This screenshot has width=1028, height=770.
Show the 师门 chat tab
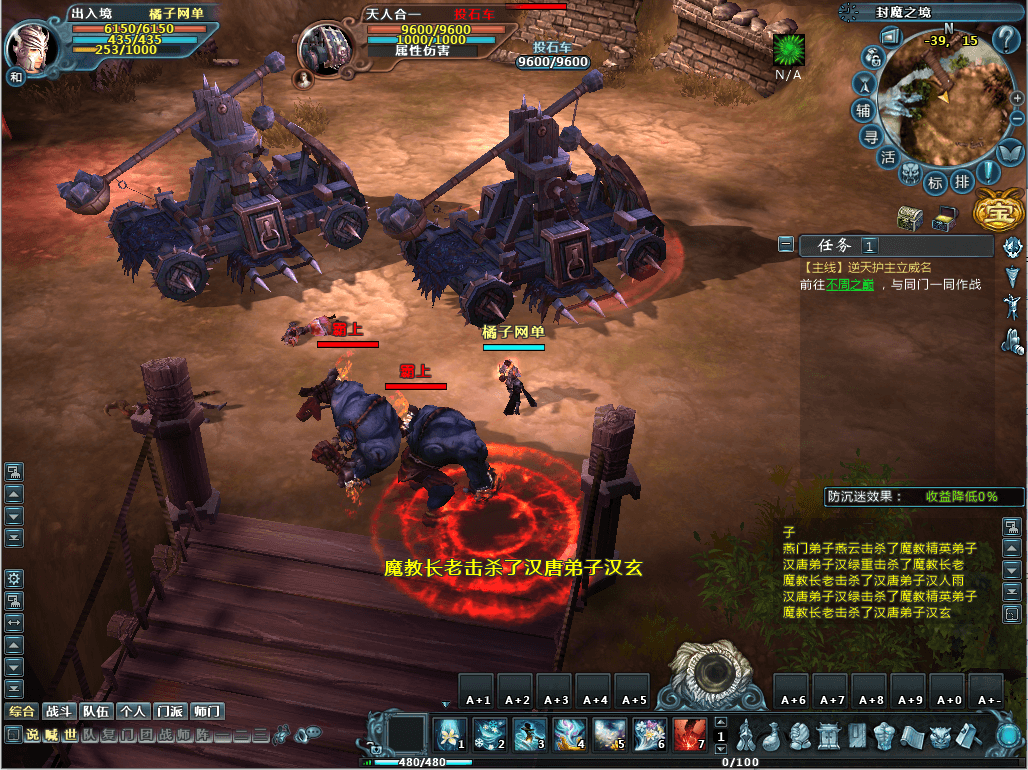pos(207,712)
